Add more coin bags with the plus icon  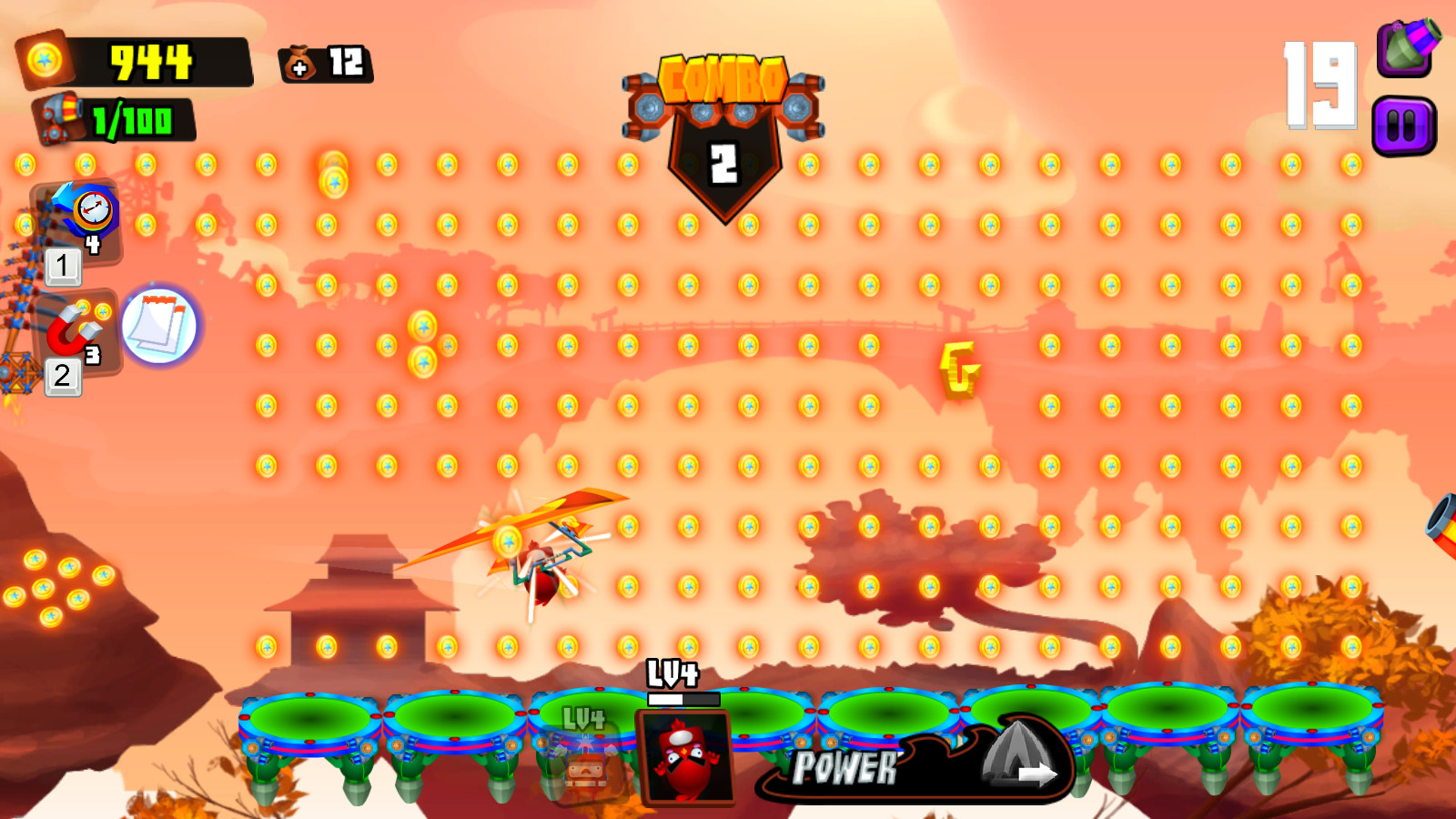pos(299,66)
